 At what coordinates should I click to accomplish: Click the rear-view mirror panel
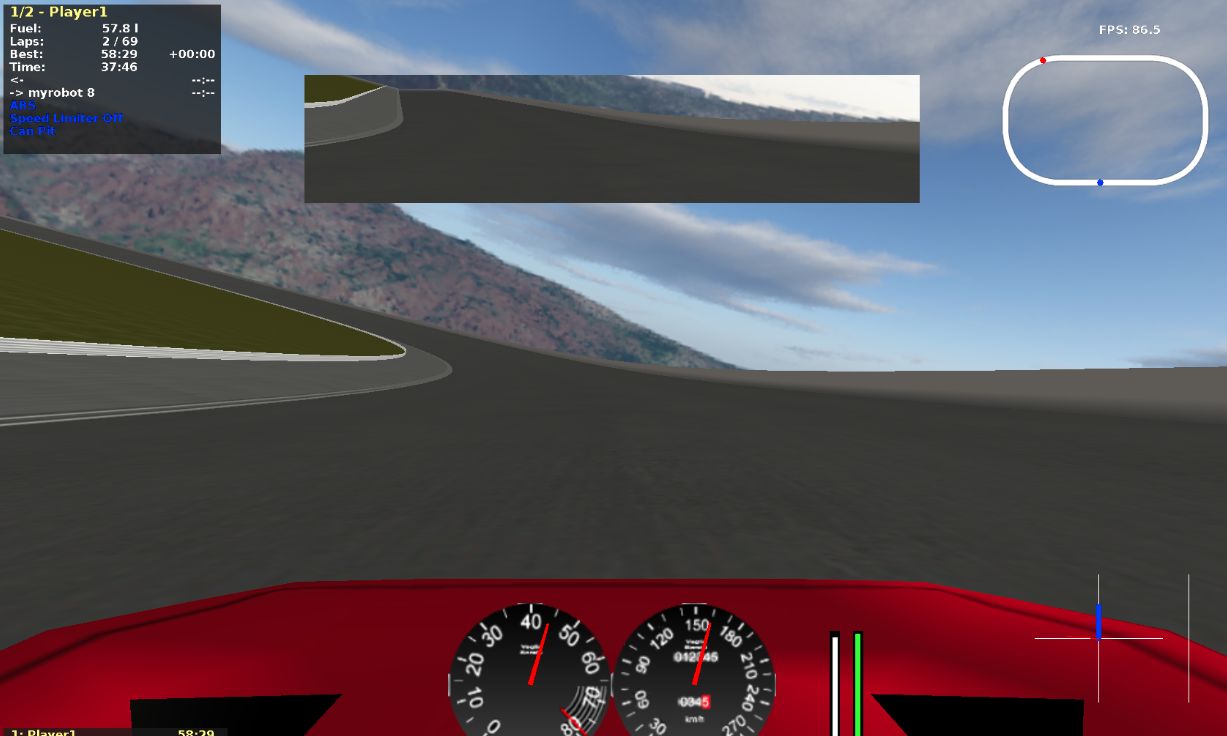click(611, 139)
